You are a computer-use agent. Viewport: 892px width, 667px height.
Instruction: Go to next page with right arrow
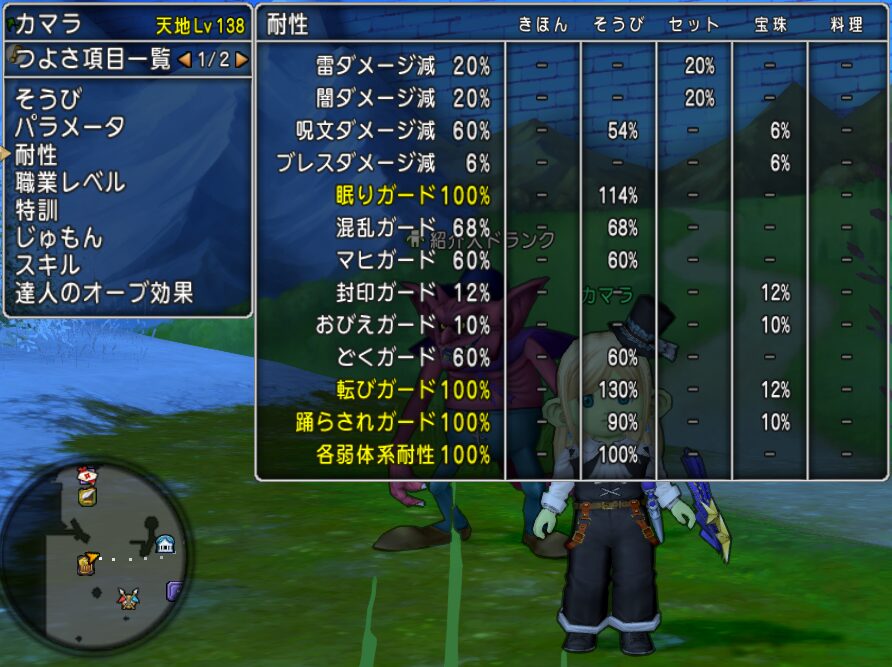(x=242, y=60)
